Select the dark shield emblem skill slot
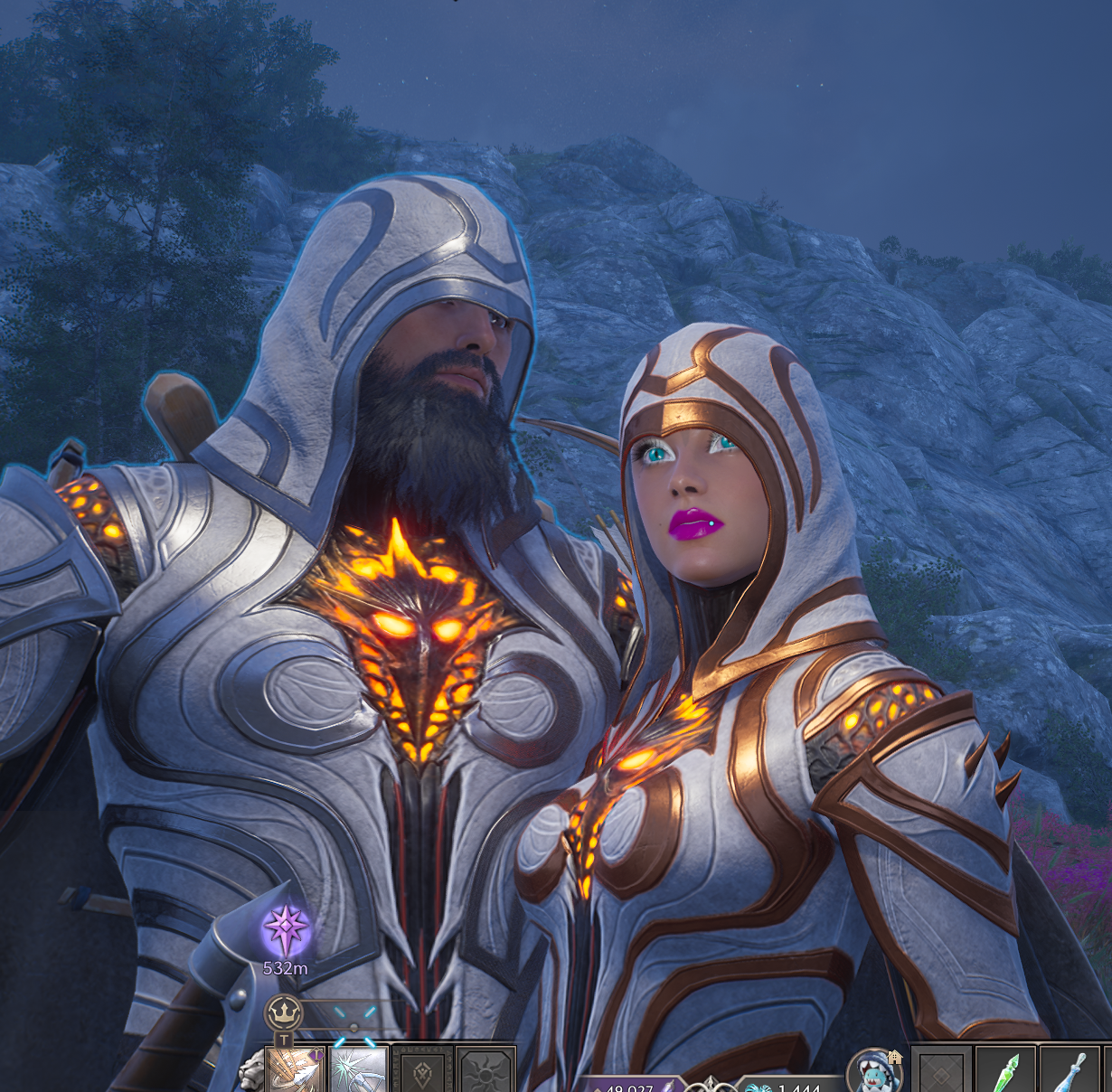Screen dimensions: 1112x1092 422,1074
